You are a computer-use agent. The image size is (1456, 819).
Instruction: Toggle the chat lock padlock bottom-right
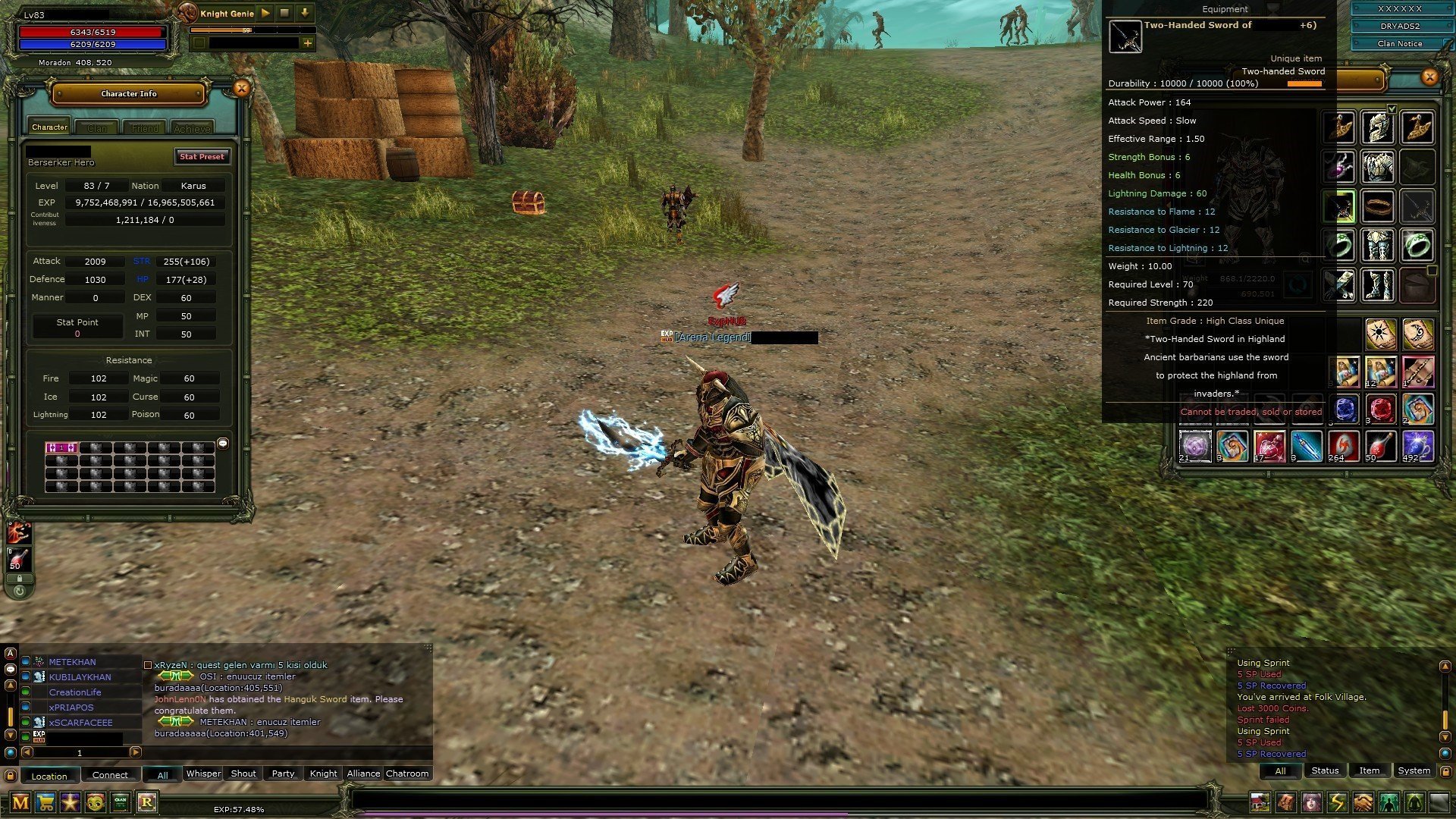tap(1447, 771)
